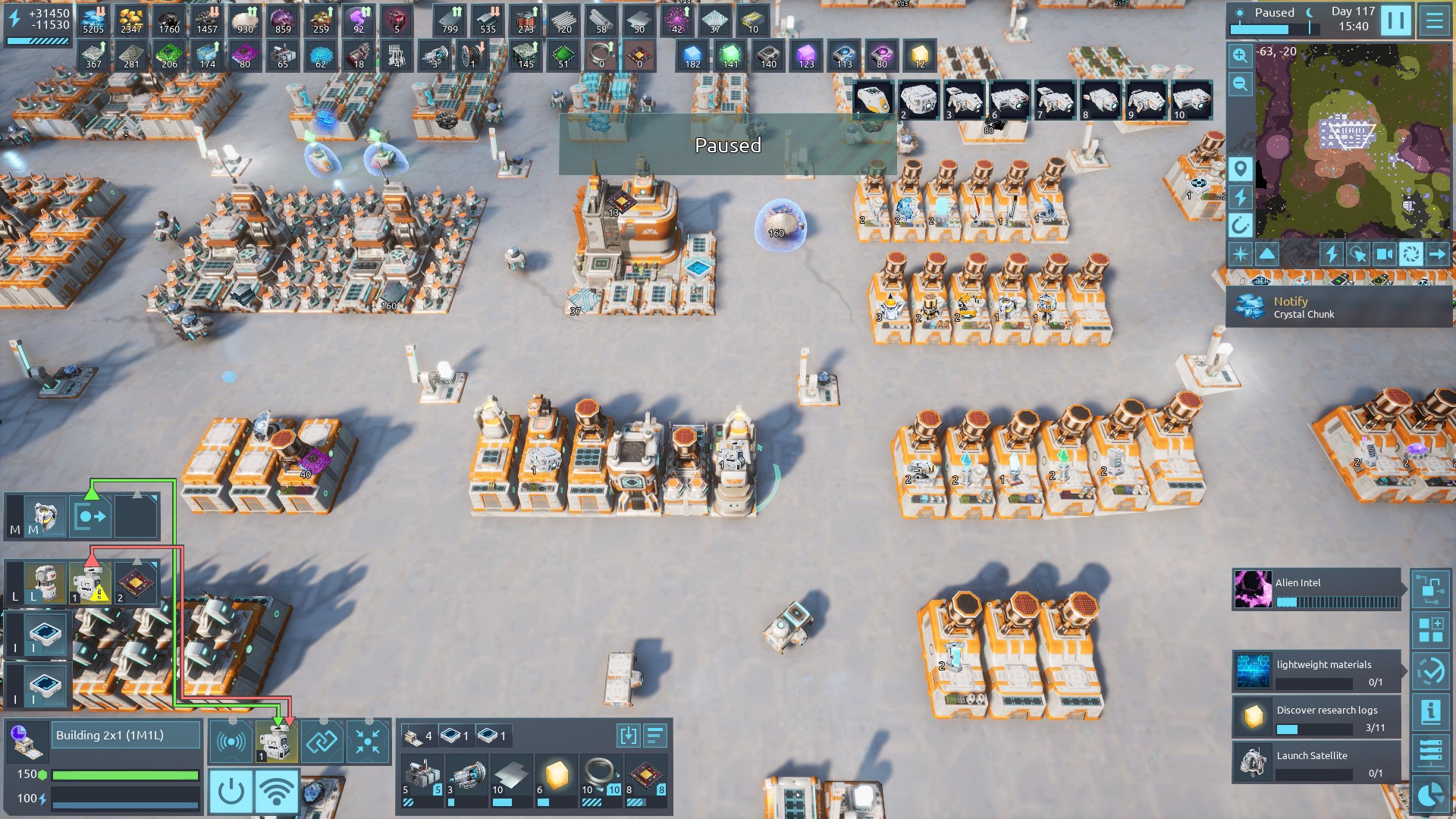Open the hamburger main menu

[1435, 20]
